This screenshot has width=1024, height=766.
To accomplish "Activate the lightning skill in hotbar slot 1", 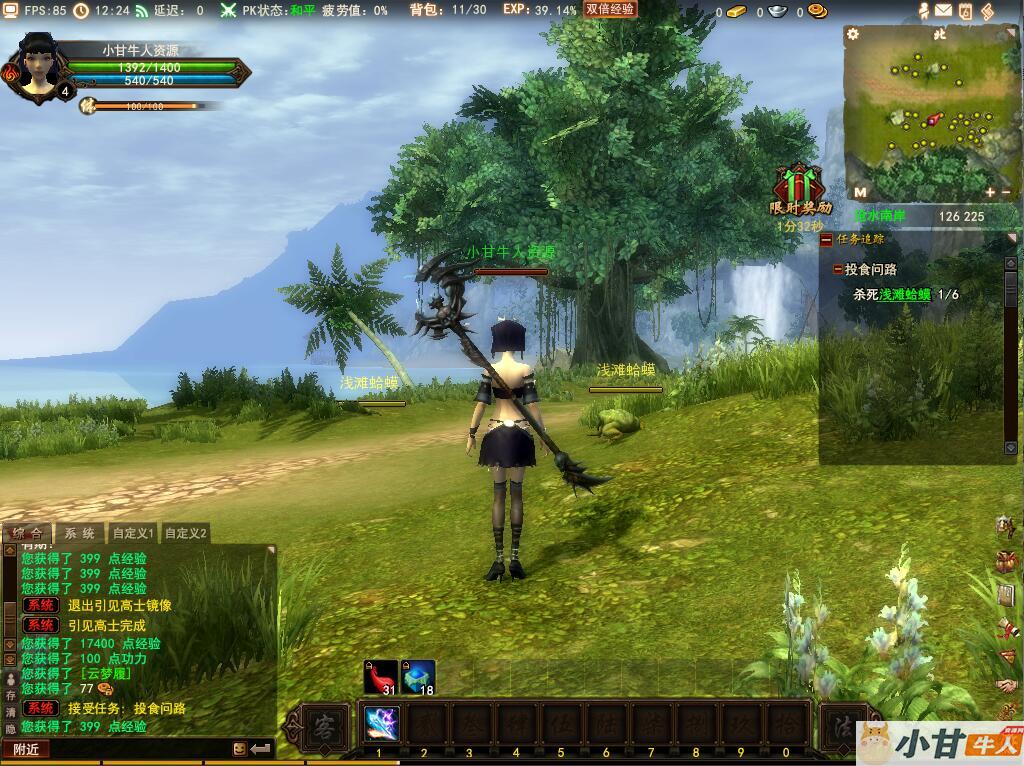I will point(381,723).
